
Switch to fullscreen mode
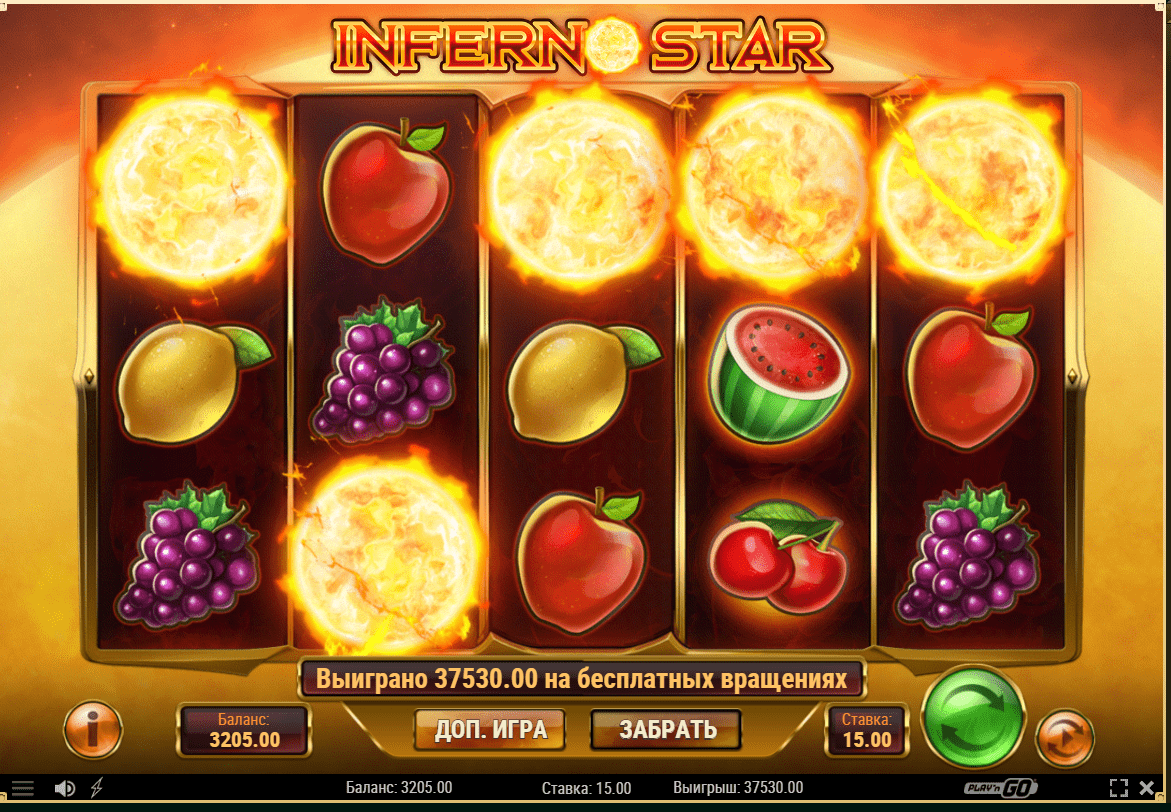[x=1119, y=787]
